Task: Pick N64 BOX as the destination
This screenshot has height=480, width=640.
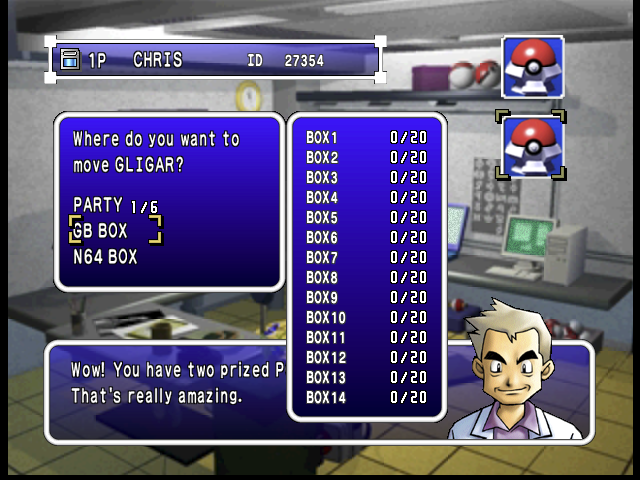Action: point(105,257)
